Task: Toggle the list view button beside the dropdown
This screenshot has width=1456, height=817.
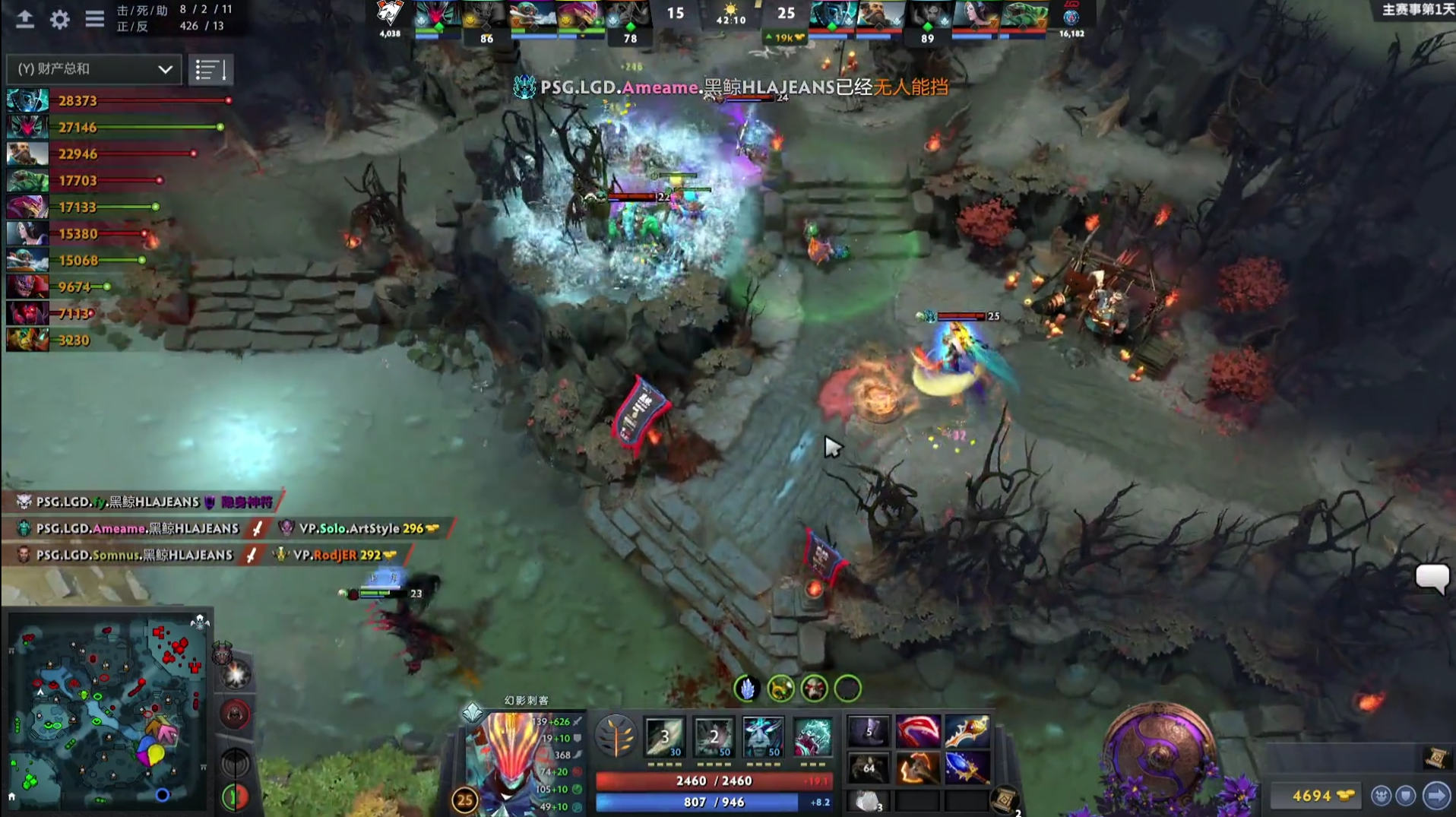Action: [x=210, y=70]
